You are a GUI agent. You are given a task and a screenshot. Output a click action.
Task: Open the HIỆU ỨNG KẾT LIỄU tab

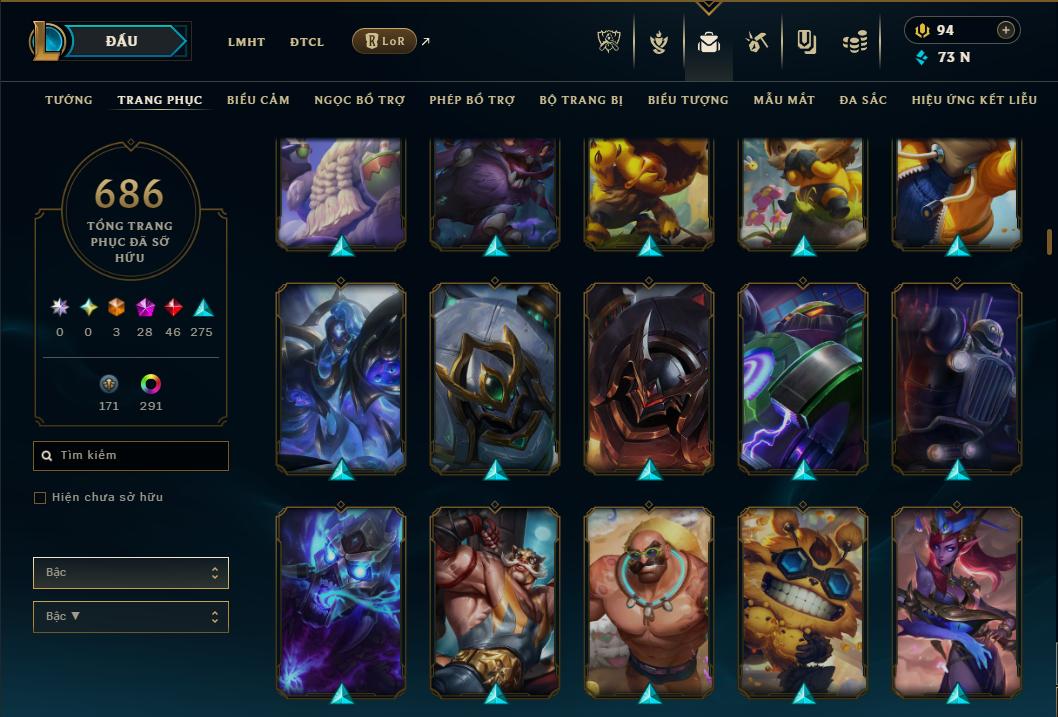coord(975,100)
